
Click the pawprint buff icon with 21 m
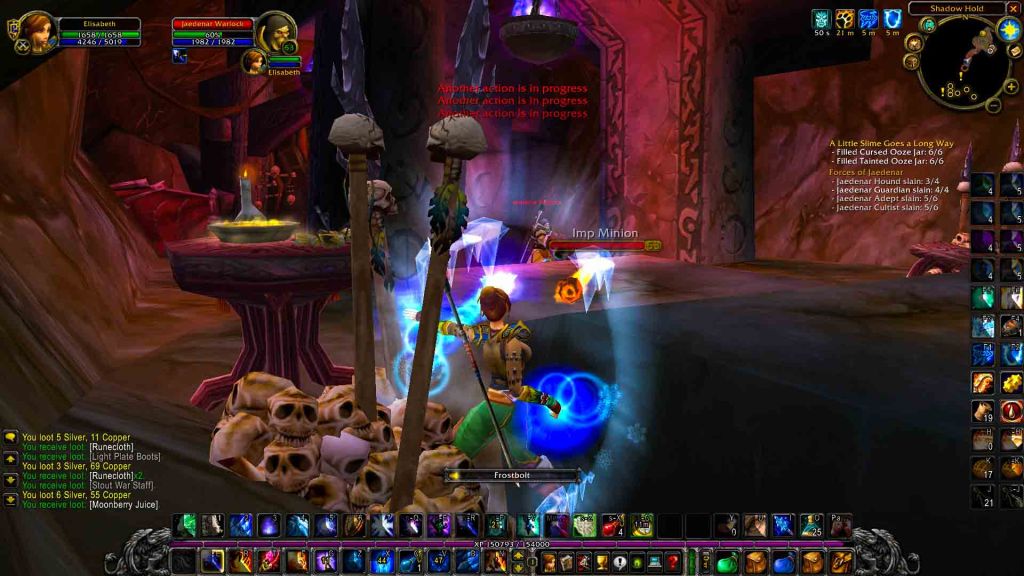pyautogui.click(x=845, y=18)
